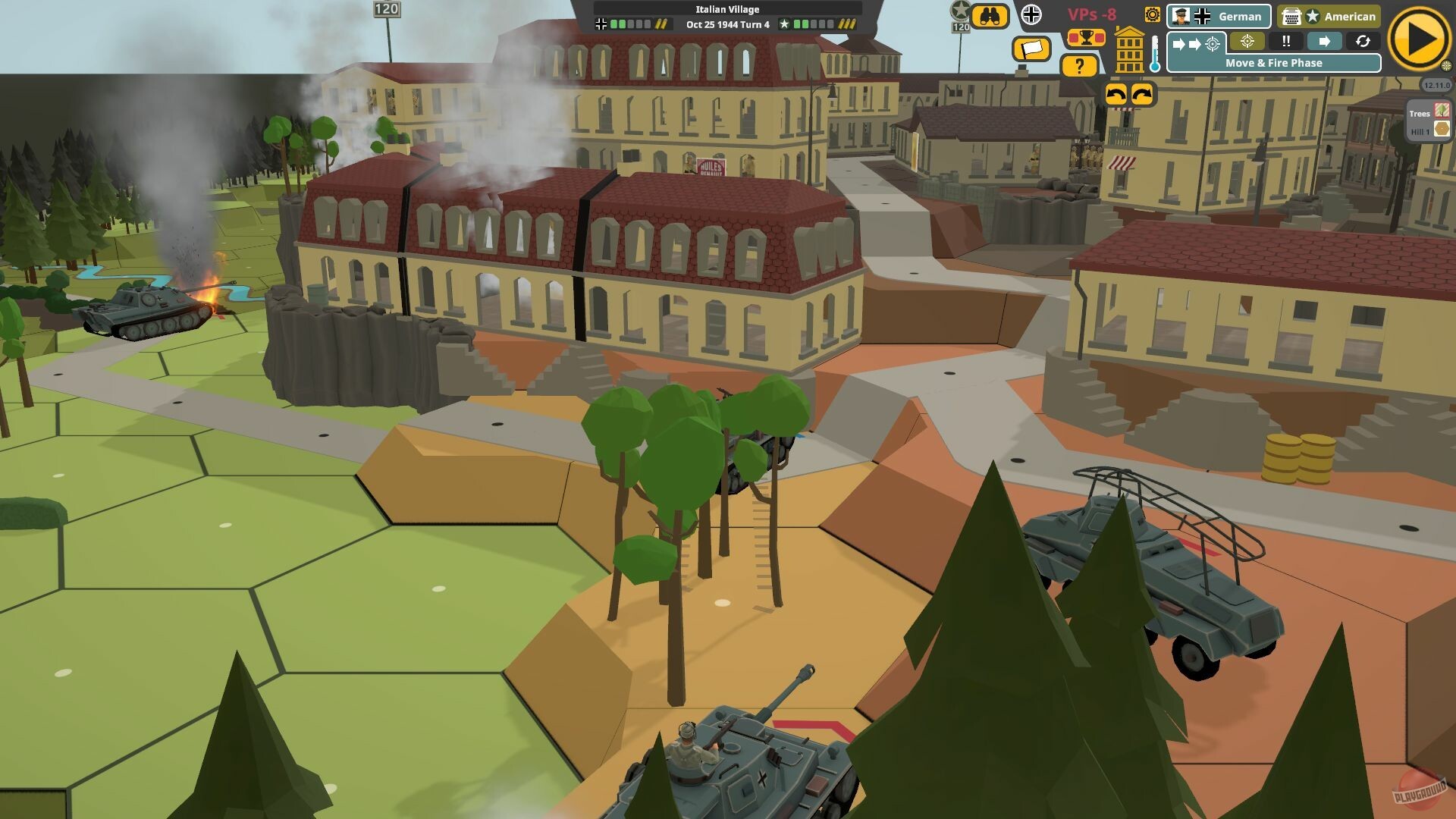Click the settings gear icon
The height and width of the screenshot is (819, 1456).
click(x=1152, y=16)
